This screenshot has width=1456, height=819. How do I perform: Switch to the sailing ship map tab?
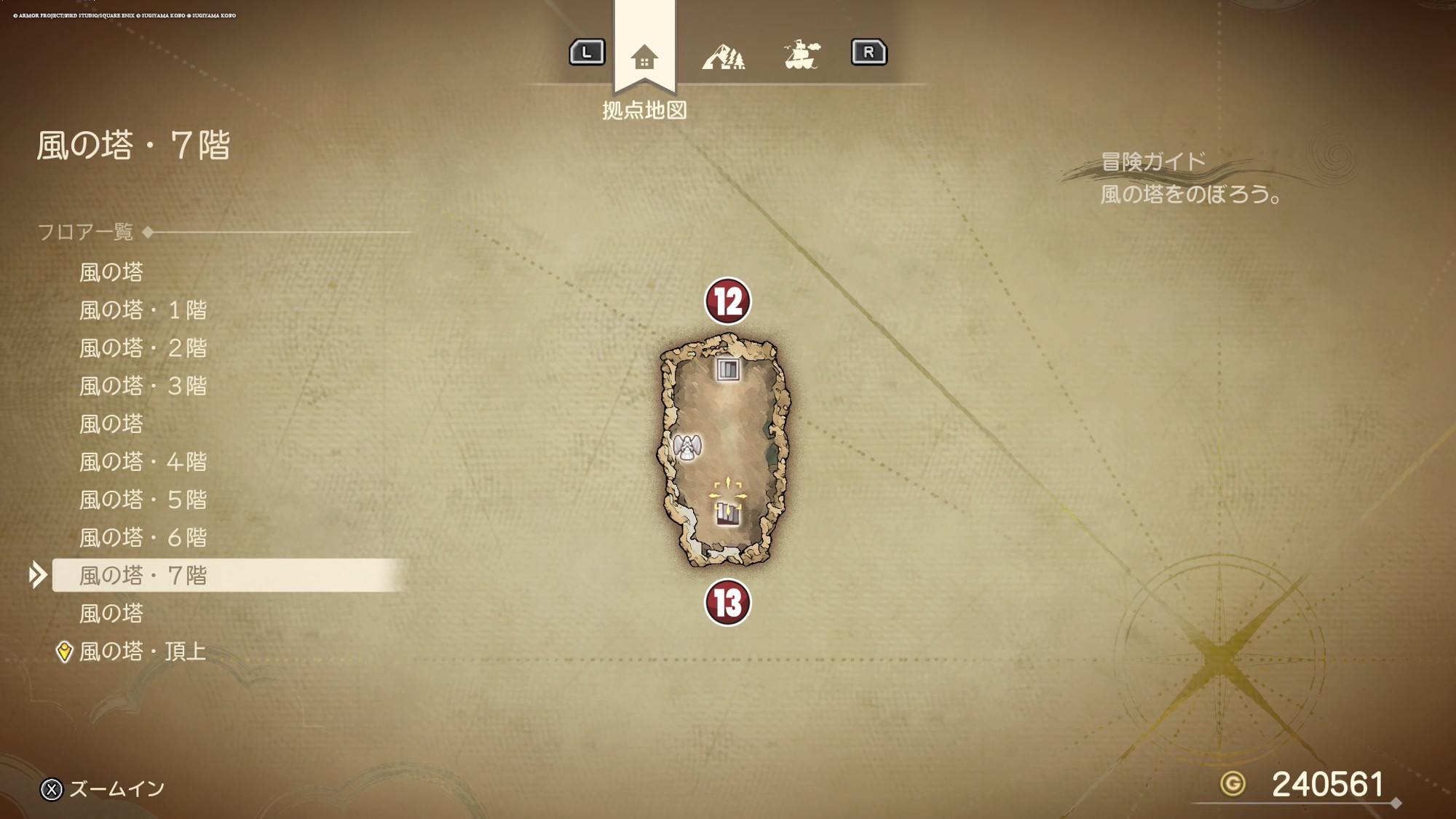802,55
